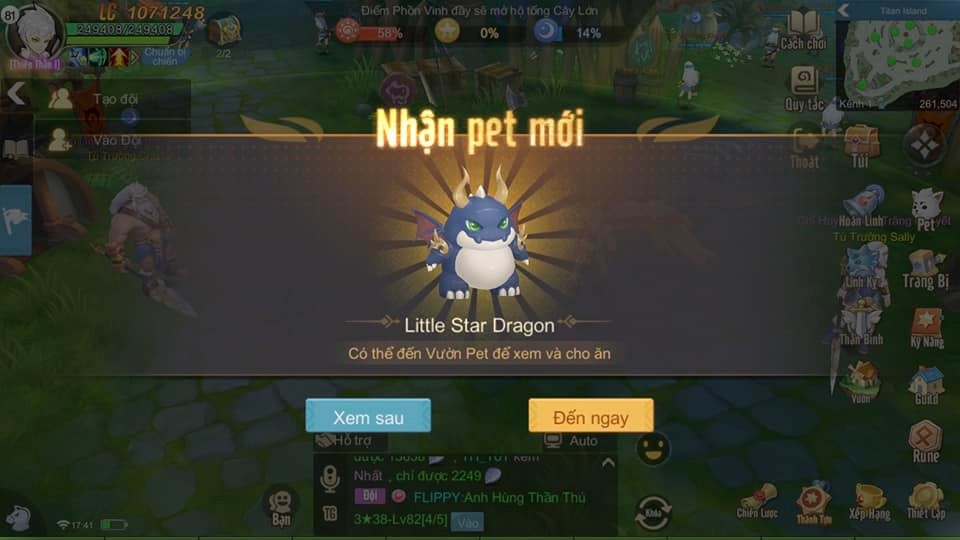This screenshot has height=540, width=960.
Task: Open the Rune menu
Action: tap(926, 440)
